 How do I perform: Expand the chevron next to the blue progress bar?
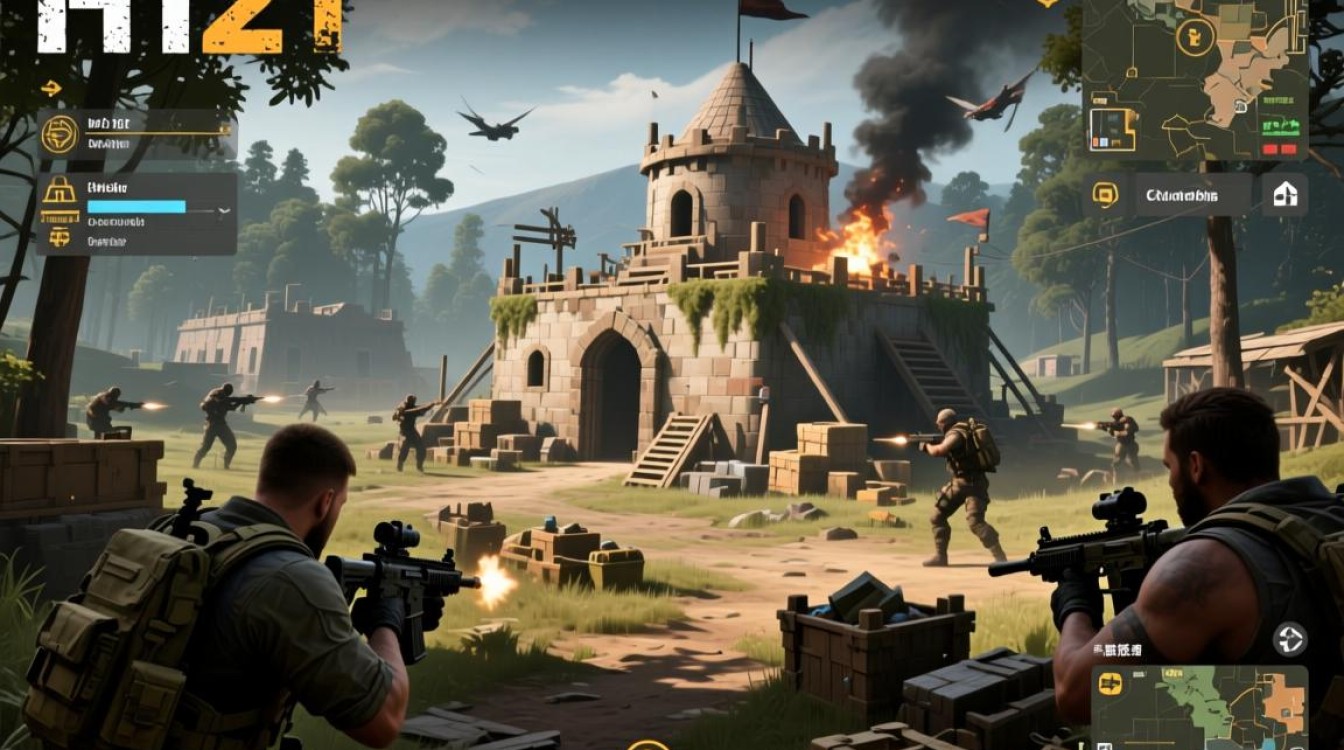tap(223, 211)
